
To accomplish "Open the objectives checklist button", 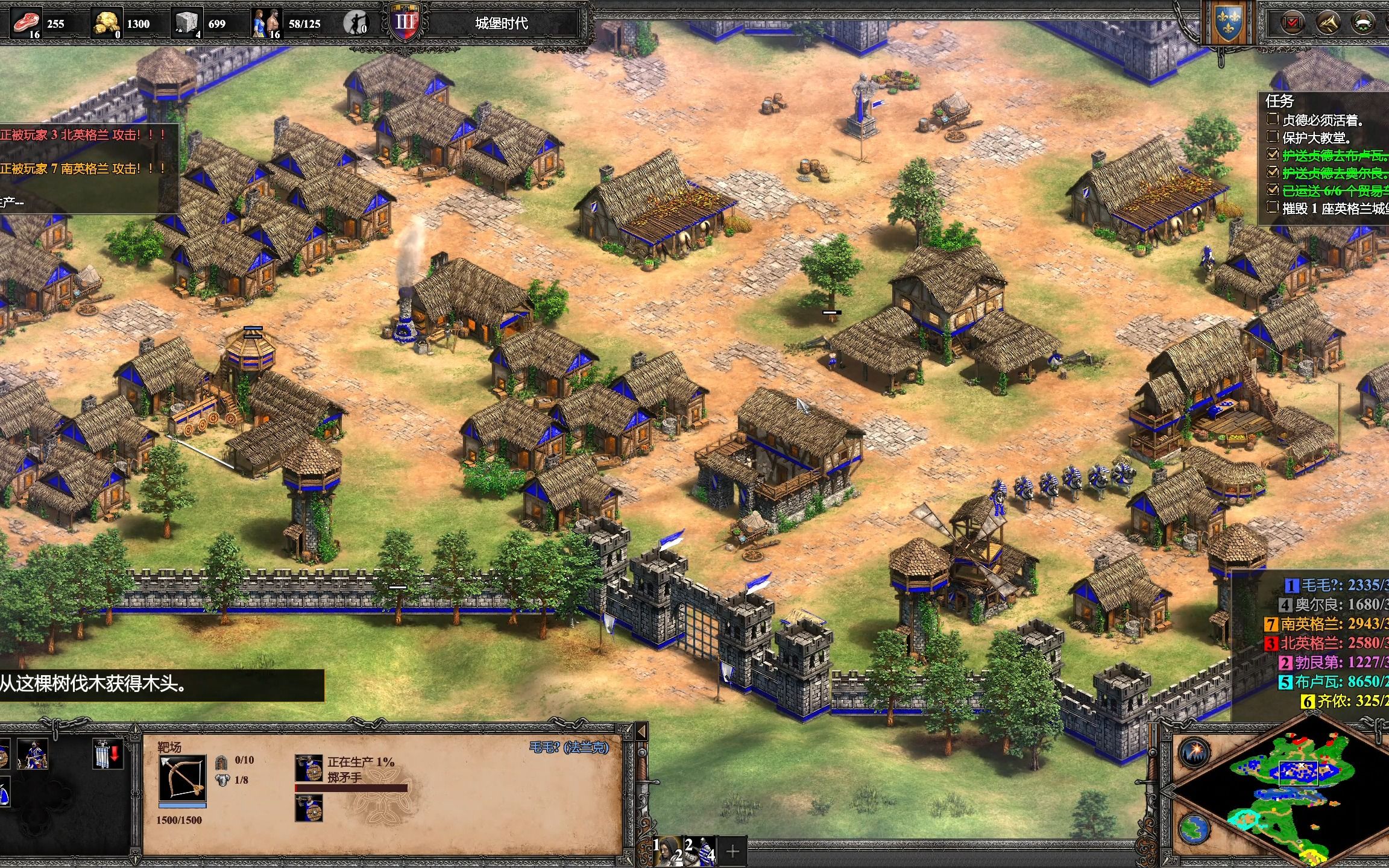I will pyautogui.click(x=1292, y=23).
